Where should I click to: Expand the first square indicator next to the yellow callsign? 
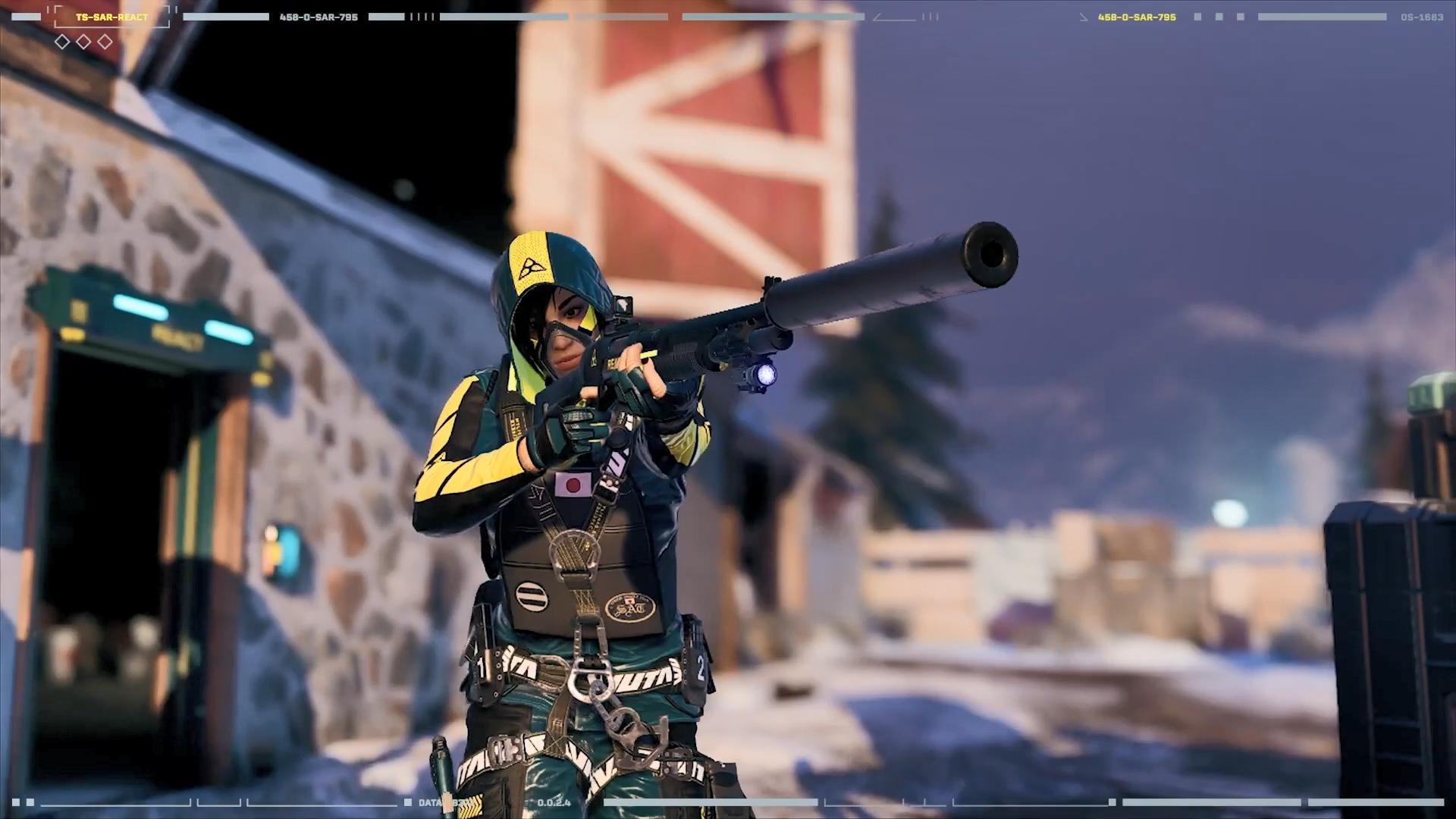[1197, 17]
